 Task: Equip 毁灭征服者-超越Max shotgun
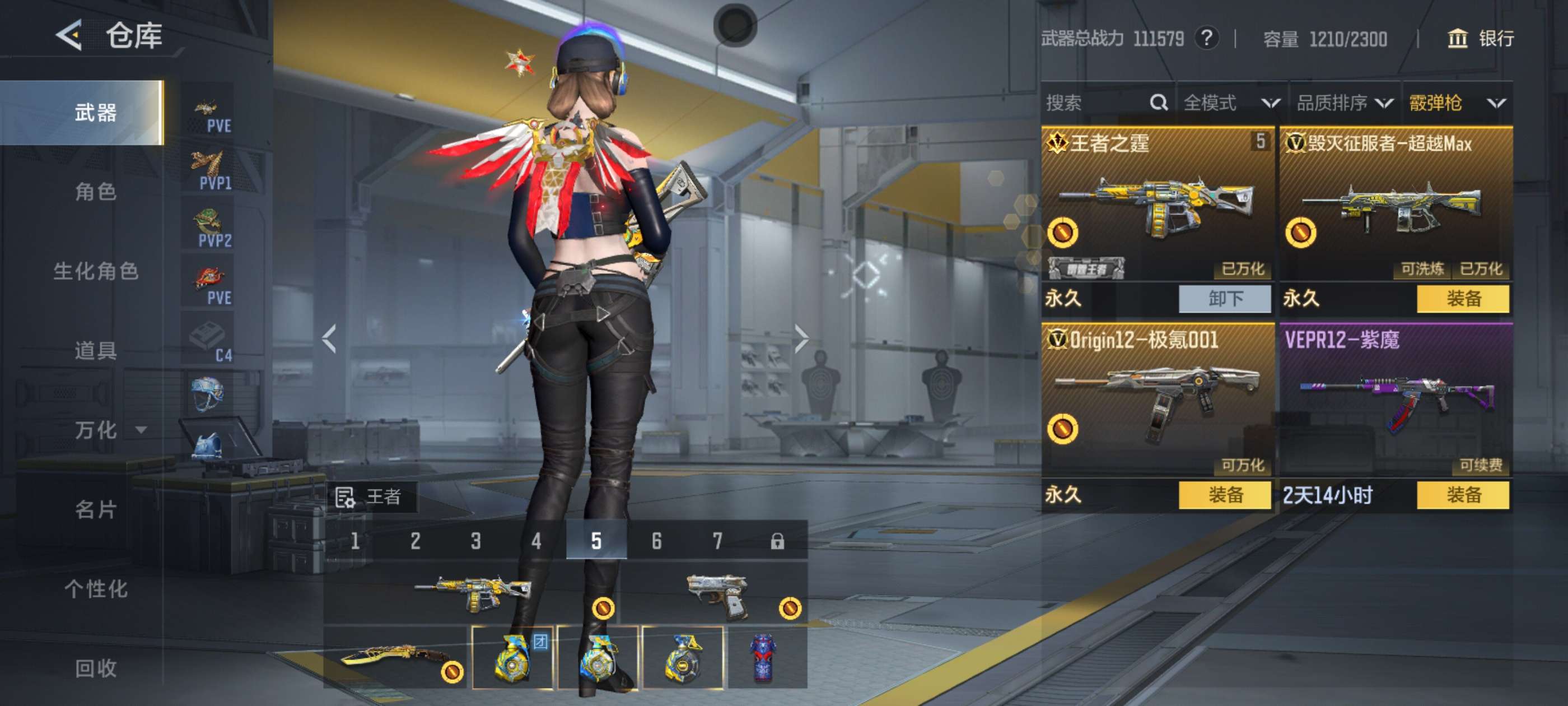pyautogui.click(x=1463, y=299)
